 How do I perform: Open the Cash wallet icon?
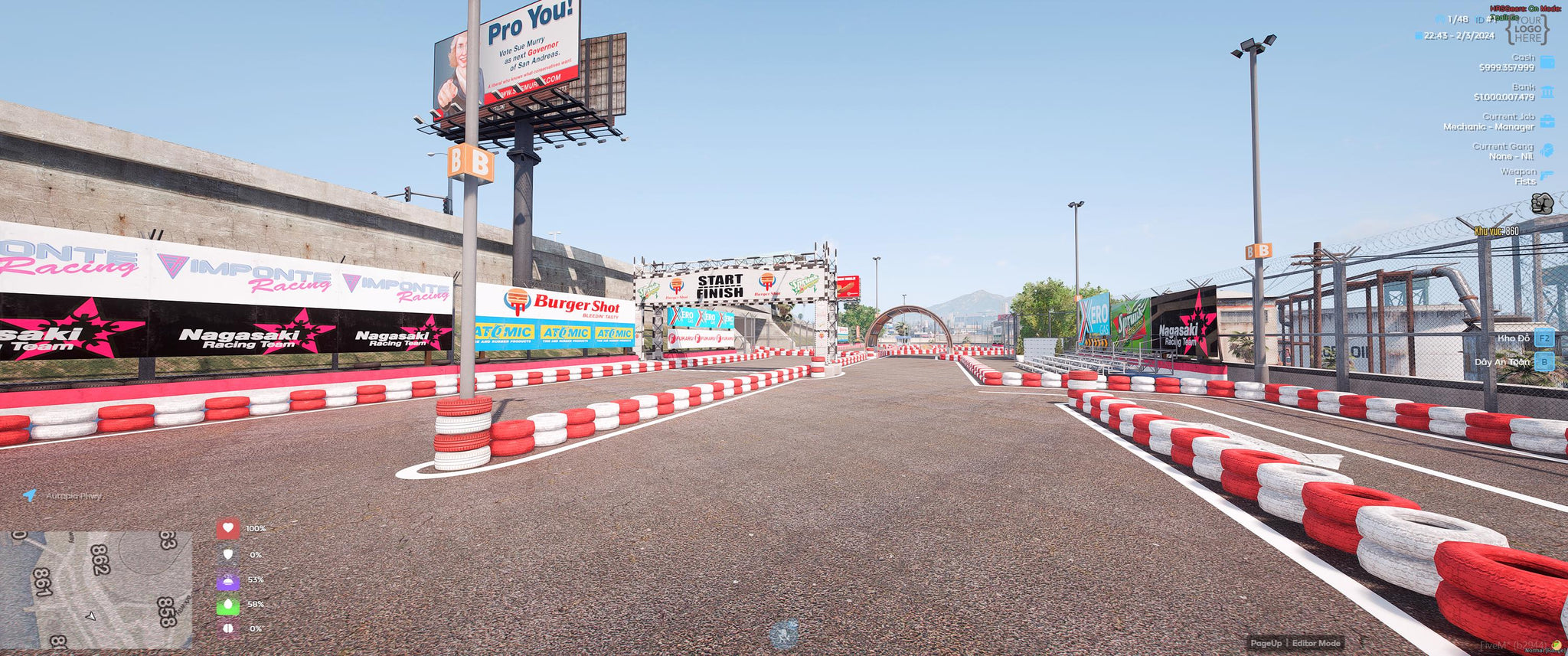1547,63
